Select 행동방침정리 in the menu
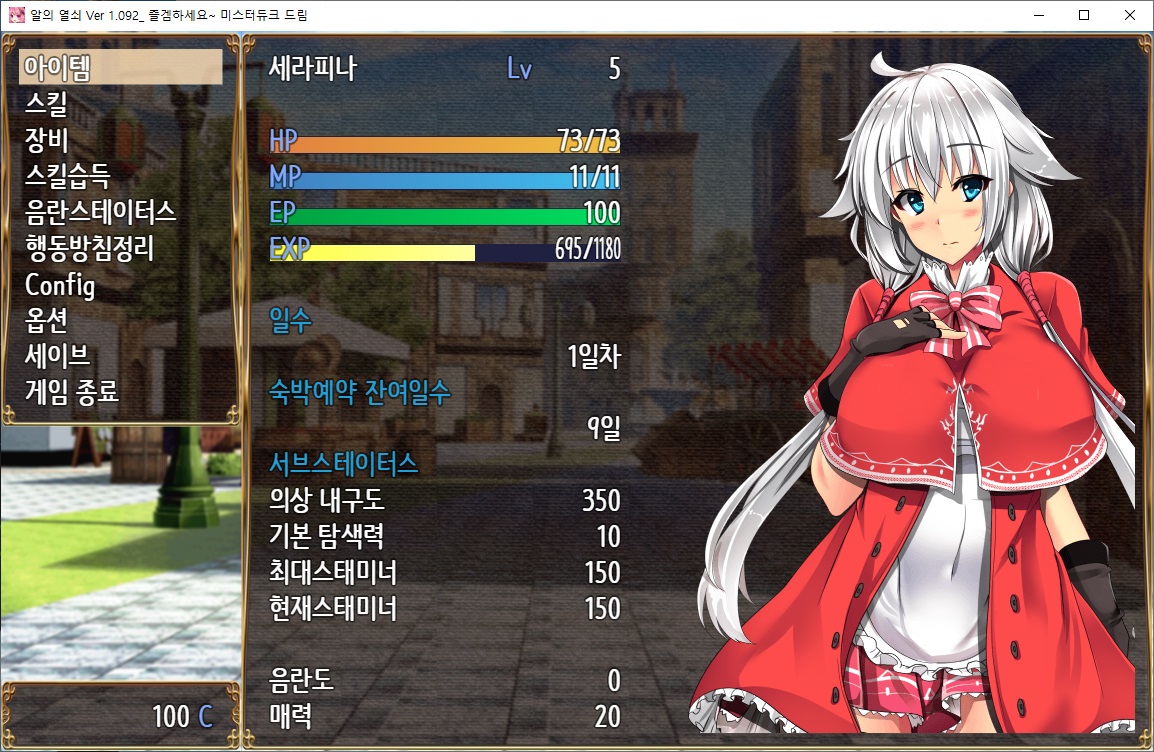 (90, 248)
